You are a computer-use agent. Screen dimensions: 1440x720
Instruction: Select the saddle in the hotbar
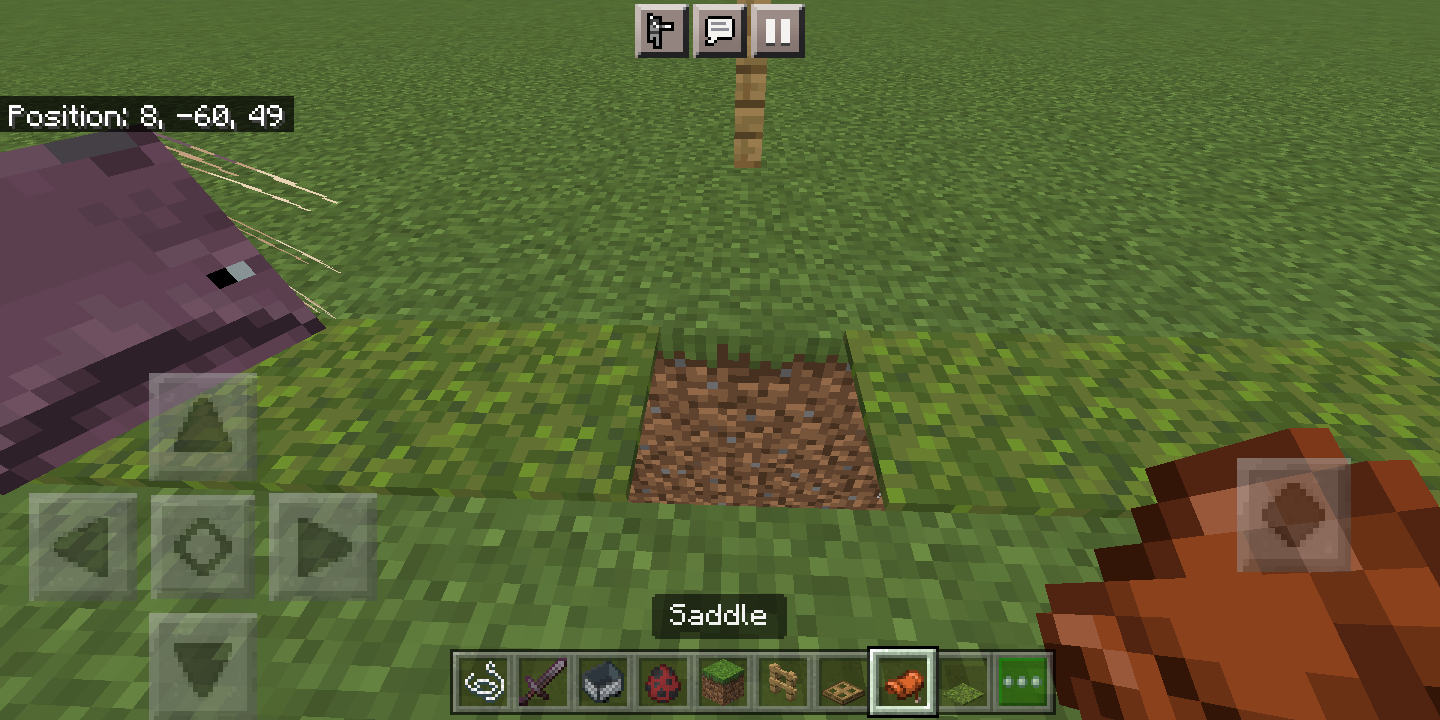point(905,679)
